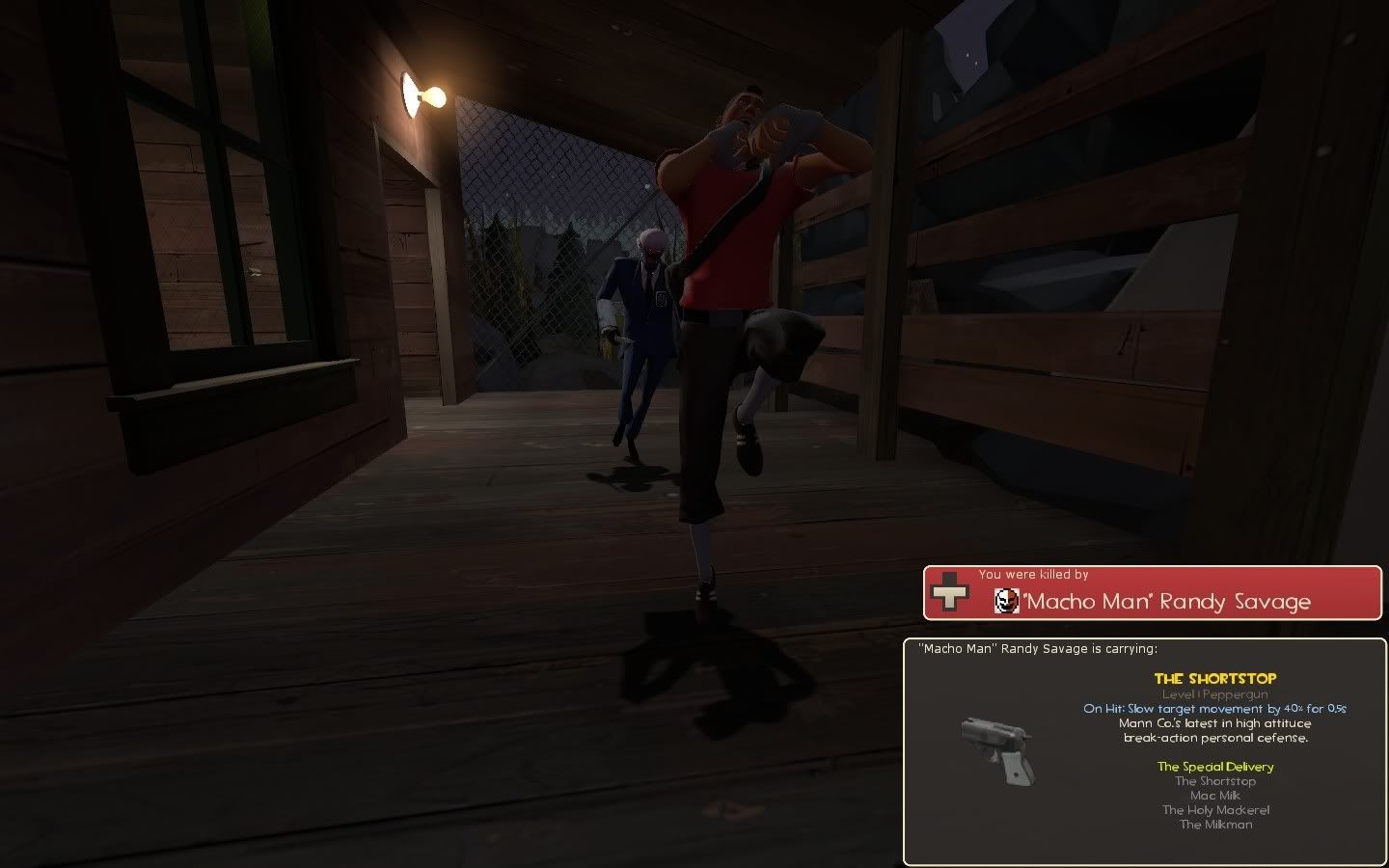Image resolution: width=1389 pixels, height=868 pixels.
Task: Click the 'On Hit: Slow target movement' attribute
Action: [1215, 708]
